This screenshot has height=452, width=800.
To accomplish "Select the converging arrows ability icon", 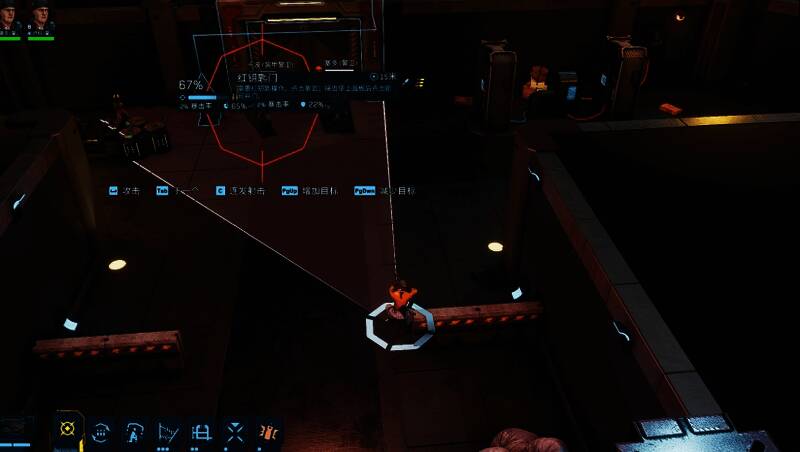I will 234,431.
